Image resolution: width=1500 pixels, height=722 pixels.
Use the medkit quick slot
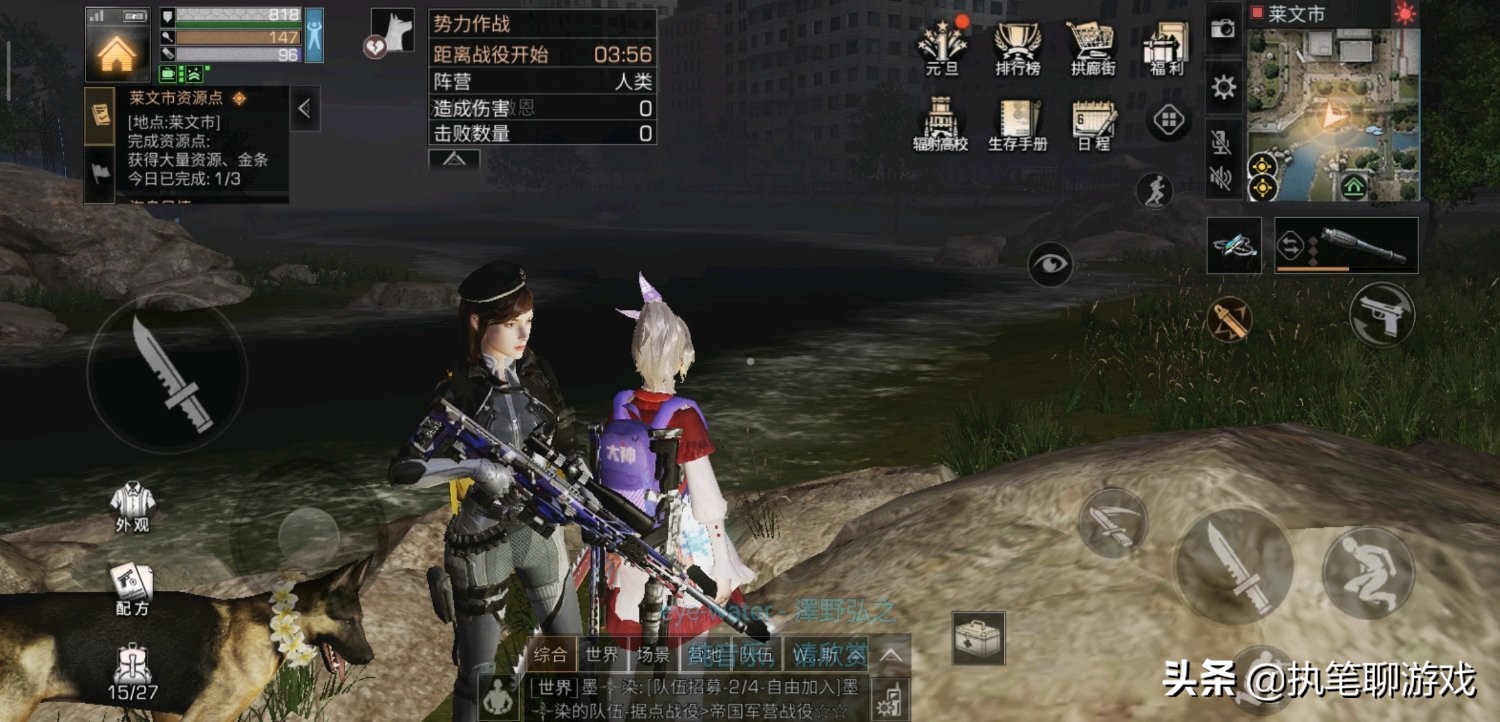coord(978,638)
